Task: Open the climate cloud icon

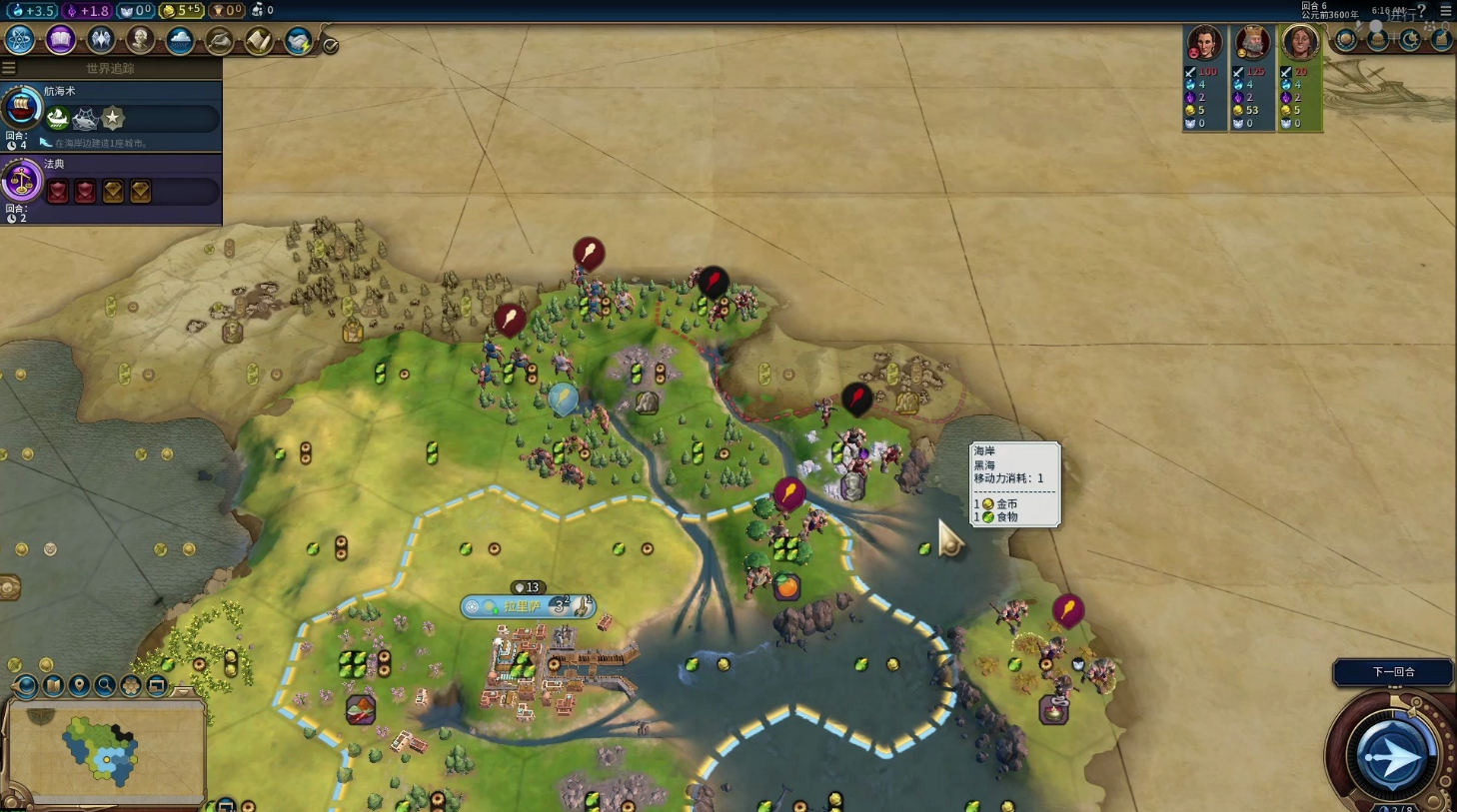Action: tap(180, 40)
